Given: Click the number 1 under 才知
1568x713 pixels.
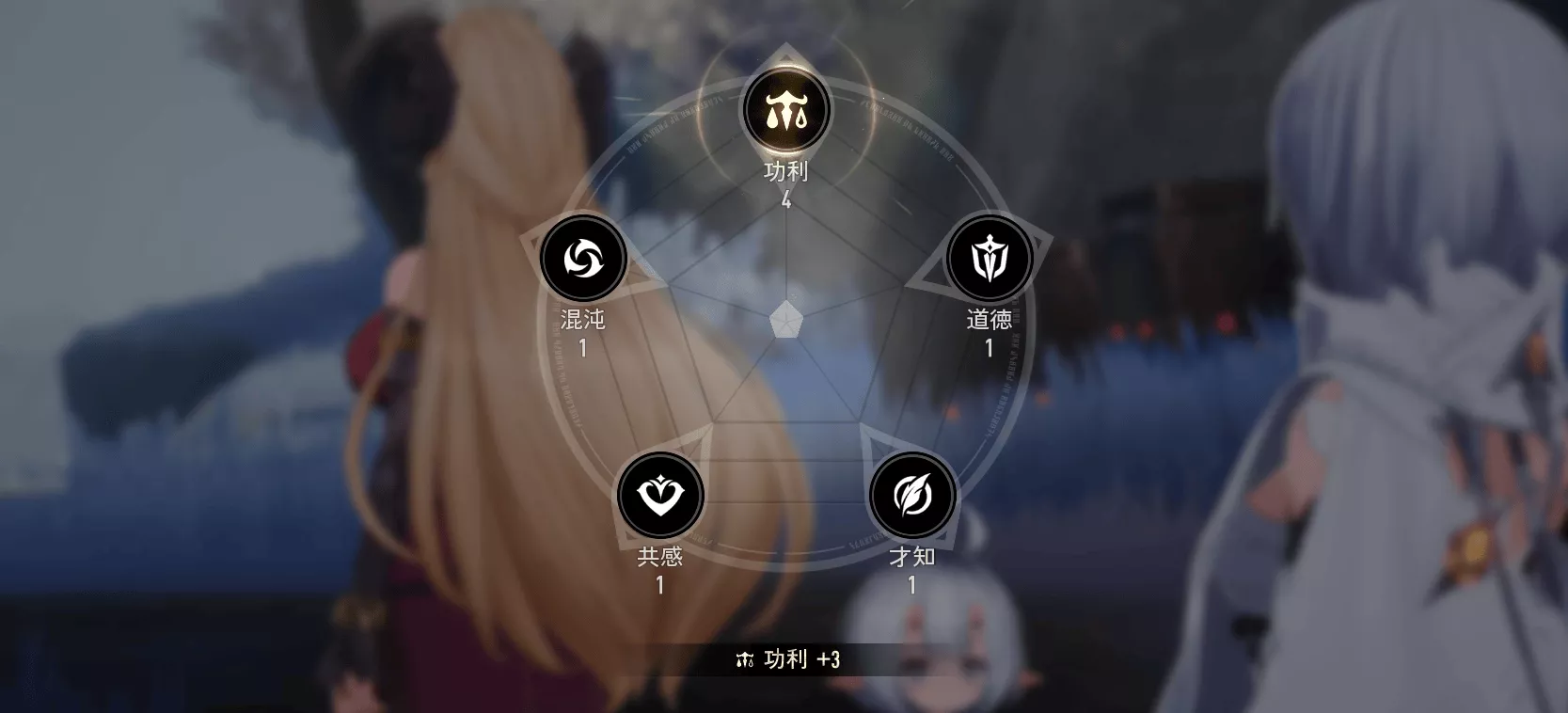Looking at the screenshot, I should (911, 583).
